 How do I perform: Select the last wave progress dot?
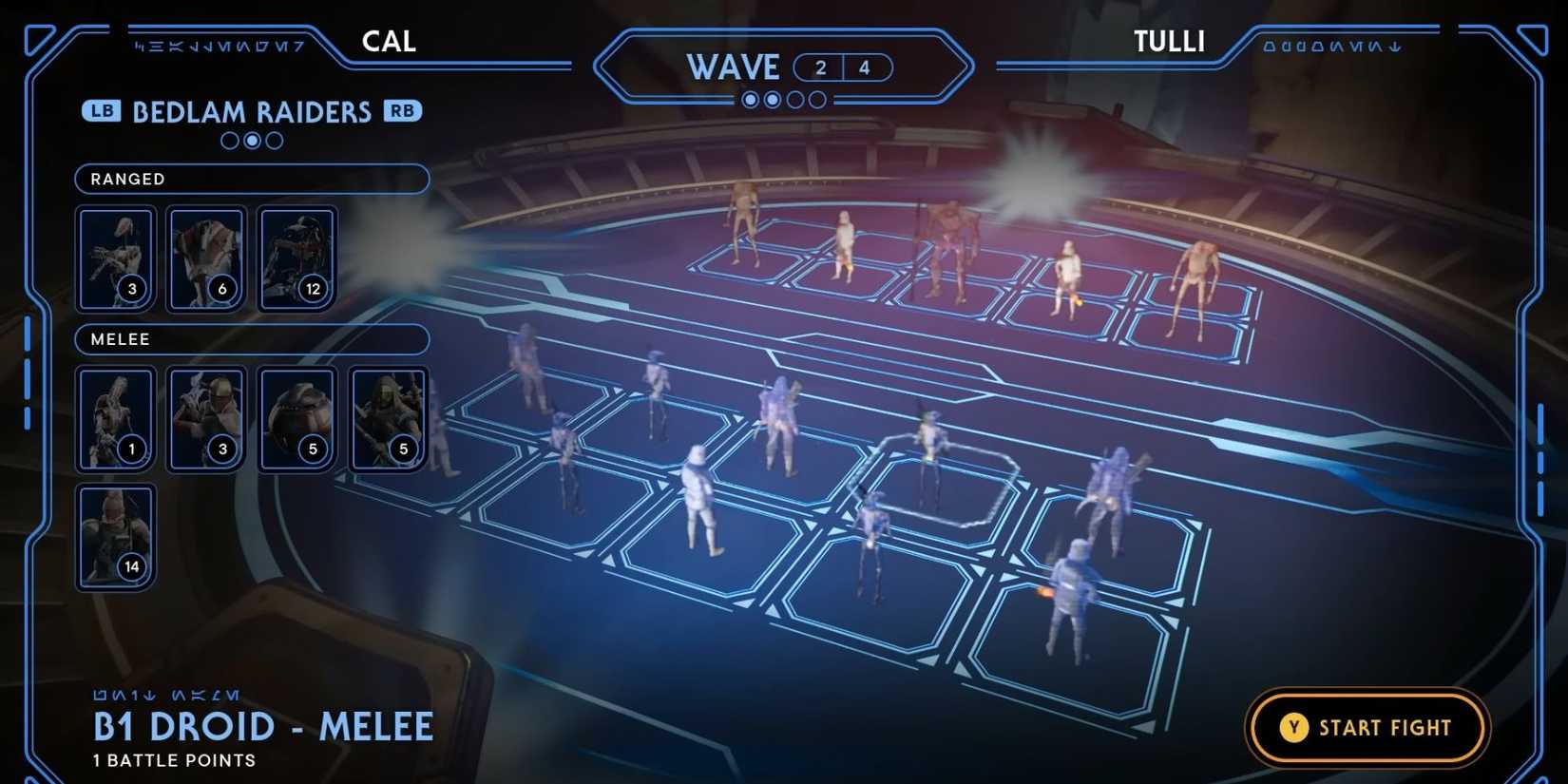click(817, 99)
